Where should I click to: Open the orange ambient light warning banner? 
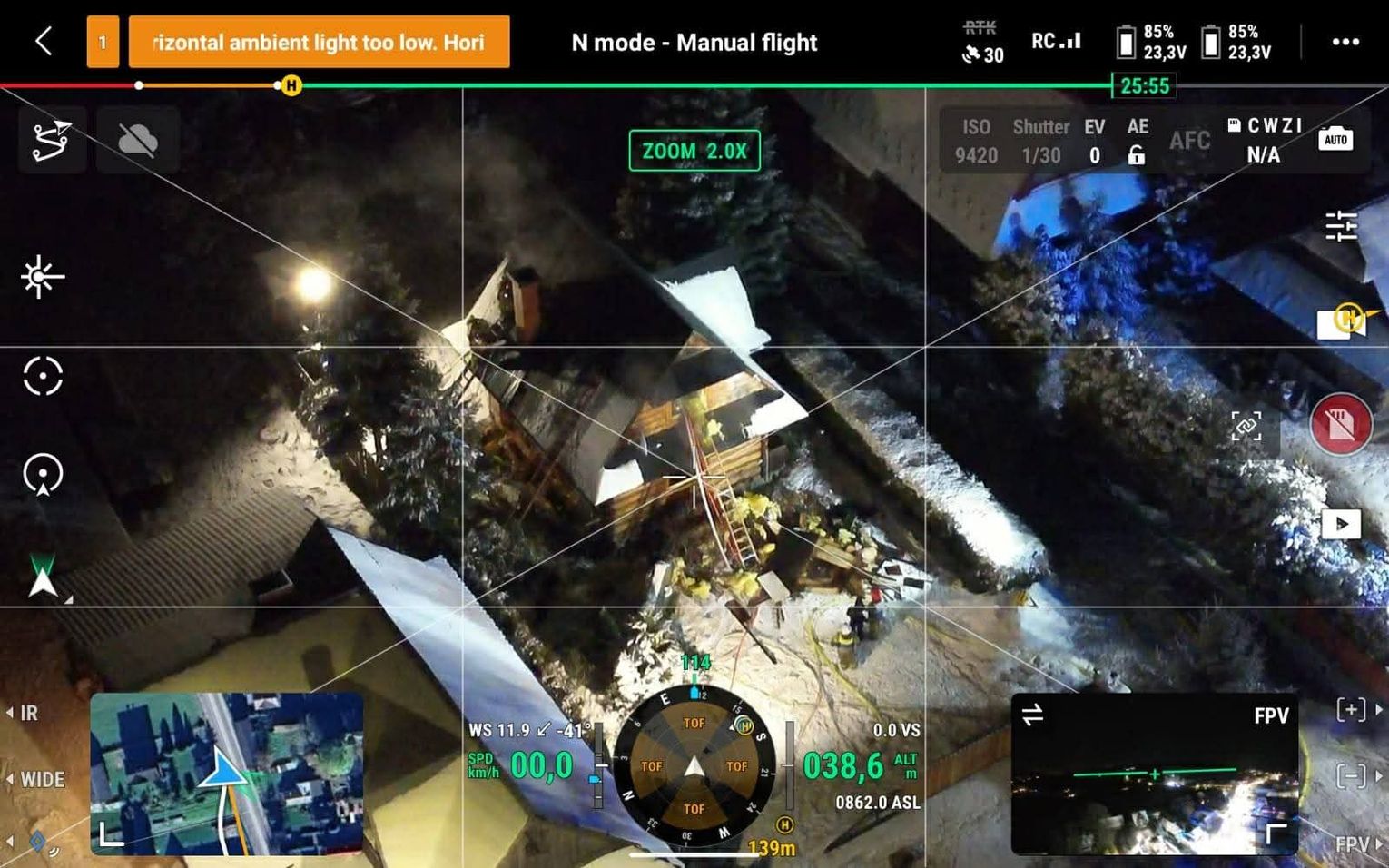[319, 42]
